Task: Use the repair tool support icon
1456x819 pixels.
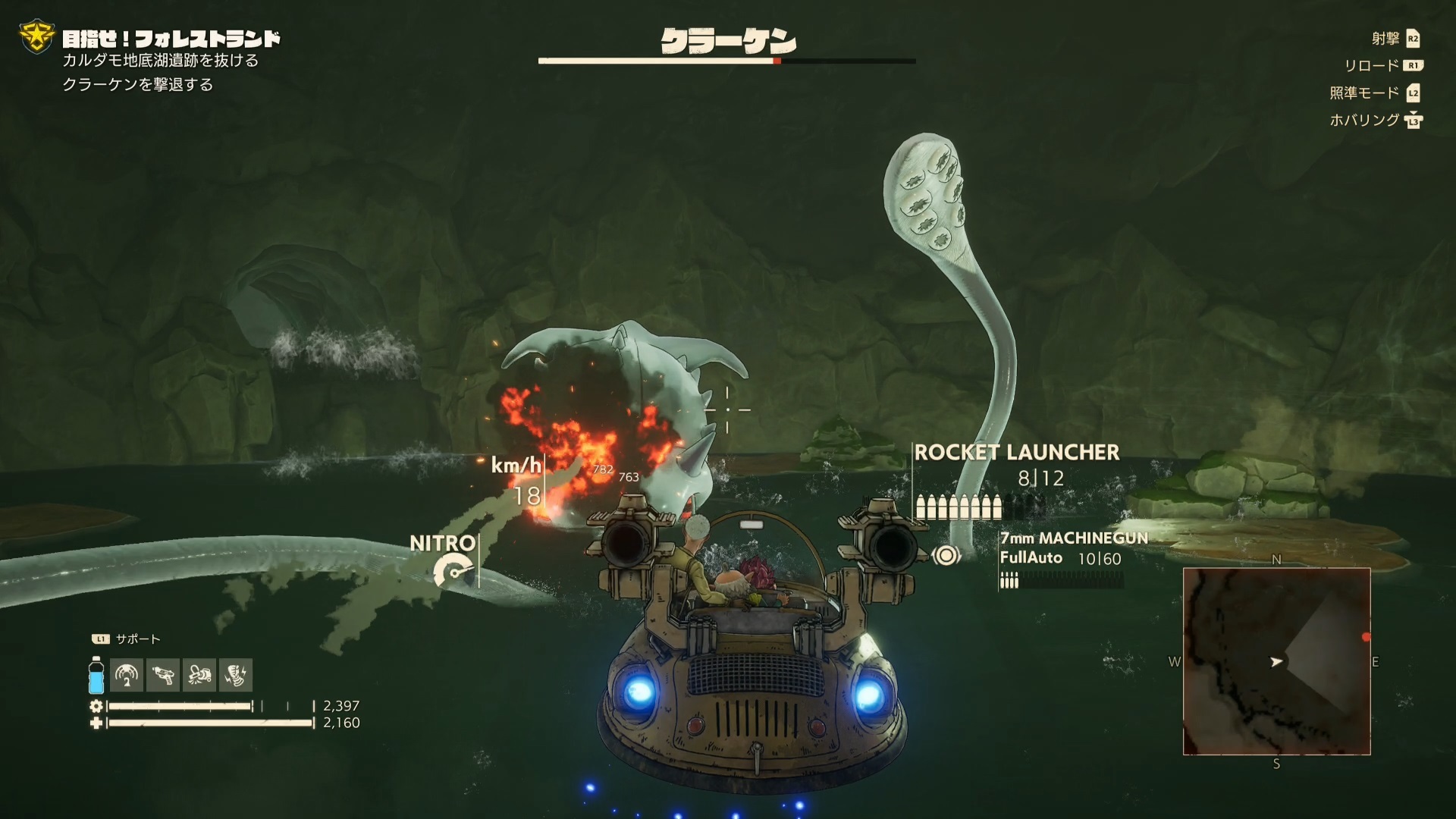Action: pyautogui.click(x=199, y=674)
